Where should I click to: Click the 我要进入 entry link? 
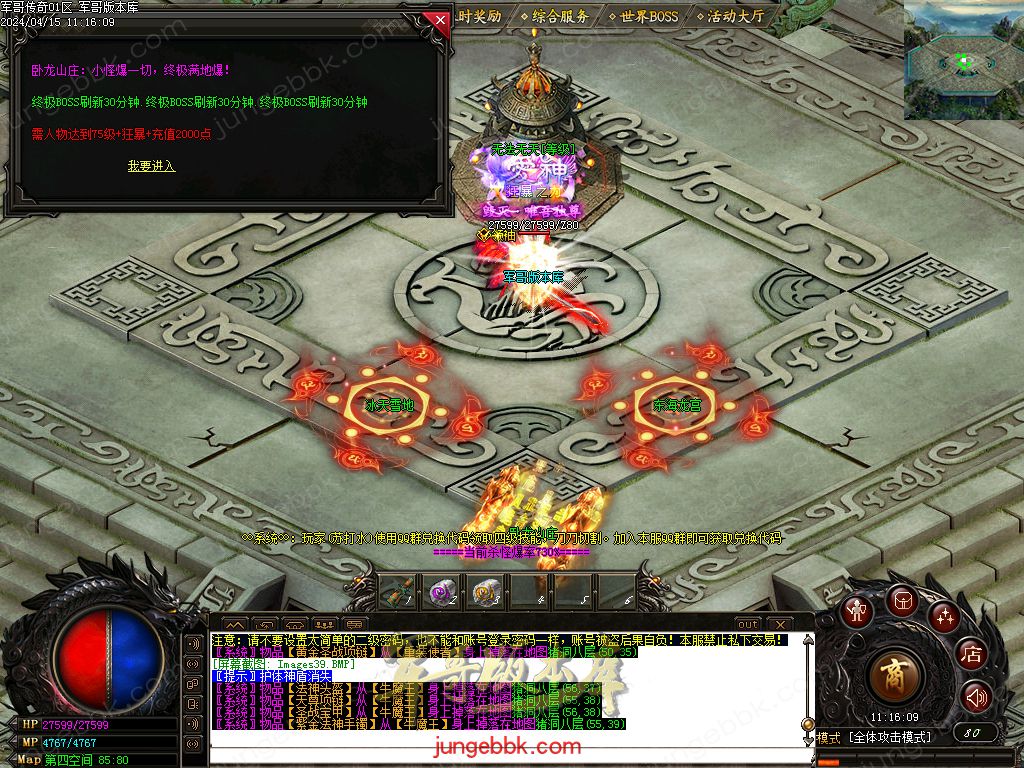click(151, 166)
